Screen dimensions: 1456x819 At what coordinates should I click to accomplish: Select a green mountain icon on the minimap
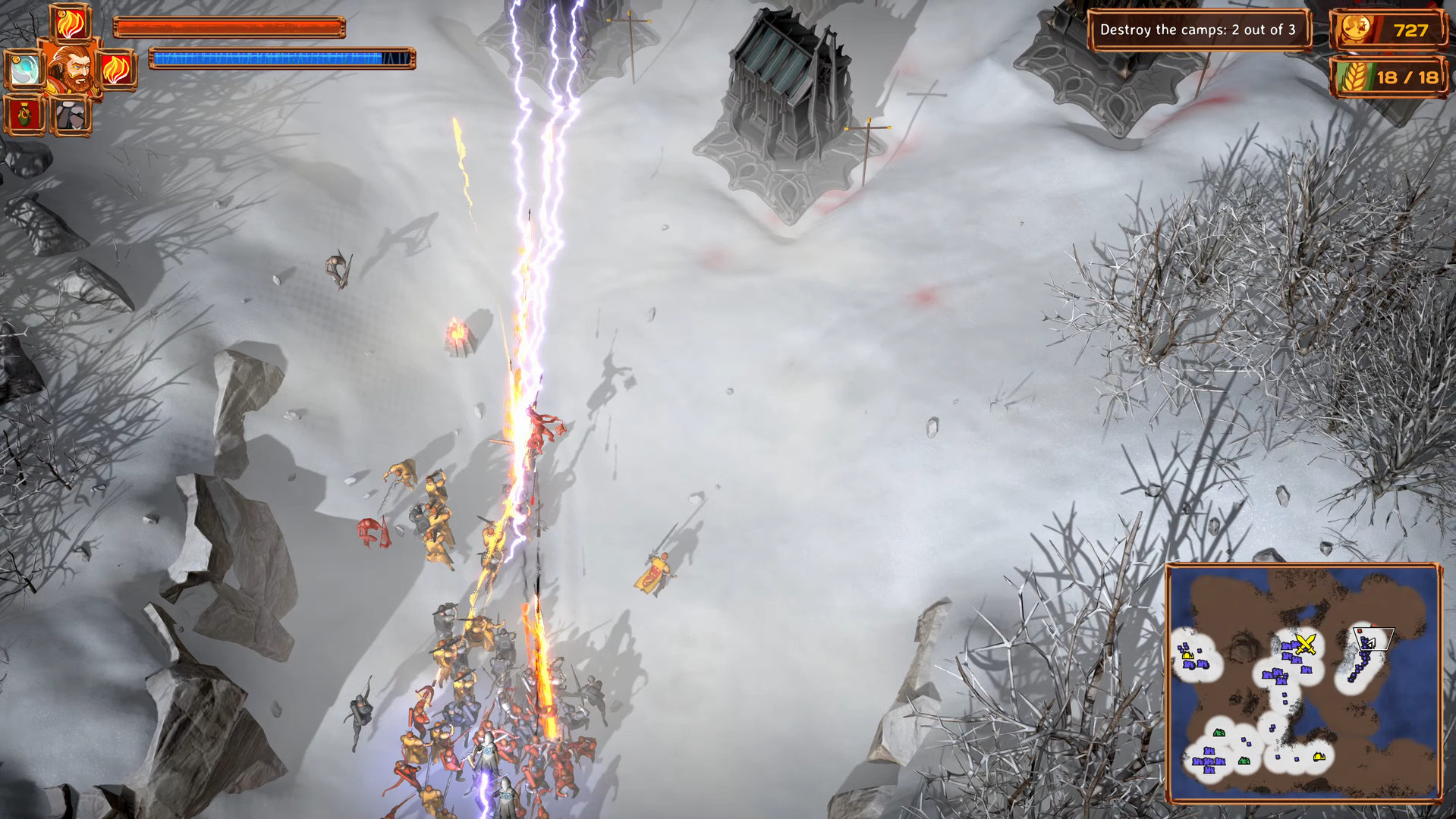tap(1219, 733)
